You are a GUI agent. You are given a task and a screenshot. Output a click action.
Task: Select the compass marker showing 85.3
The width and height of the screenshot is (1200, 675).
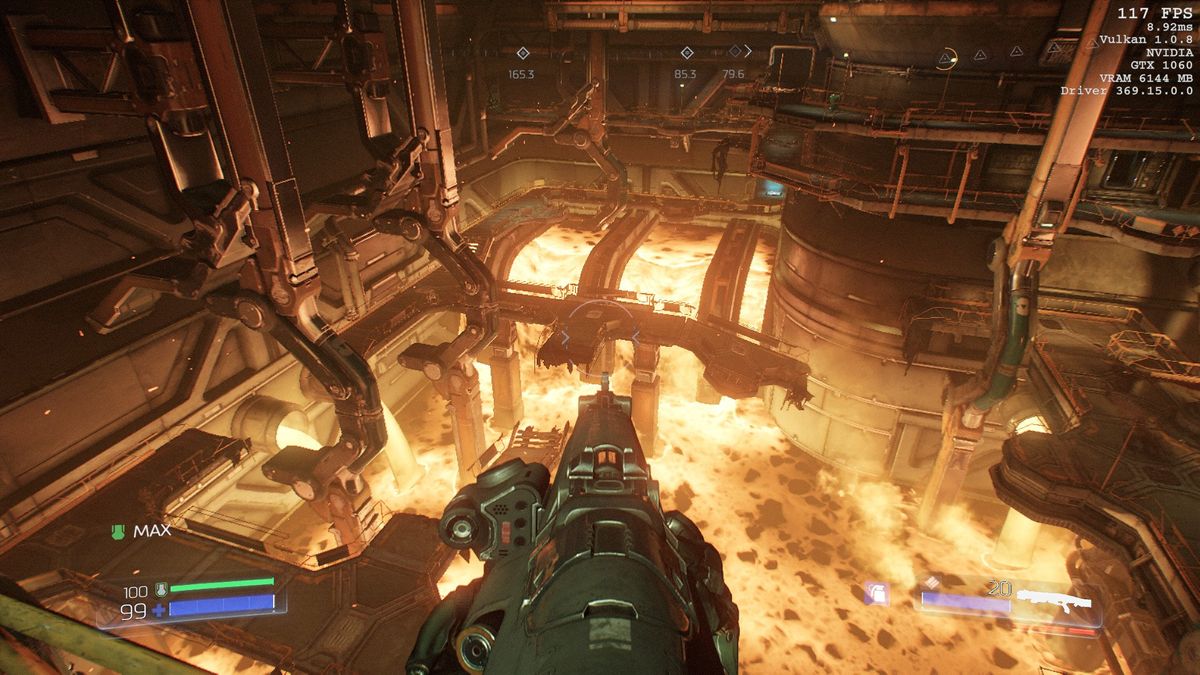686,53
